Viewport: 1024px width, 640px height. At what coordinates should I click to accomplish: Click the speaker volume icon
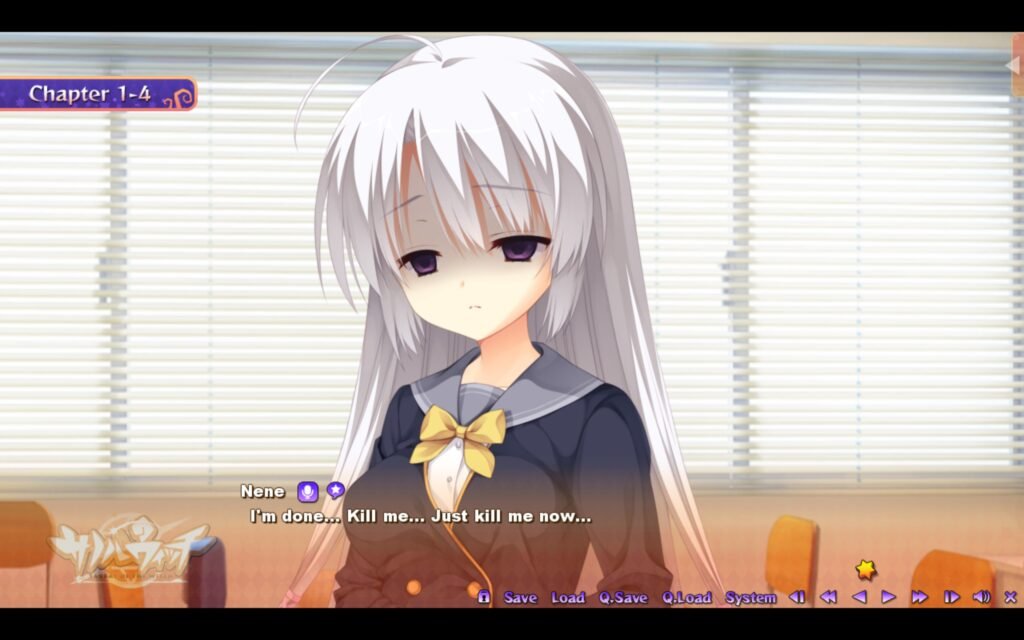[981, 597]
